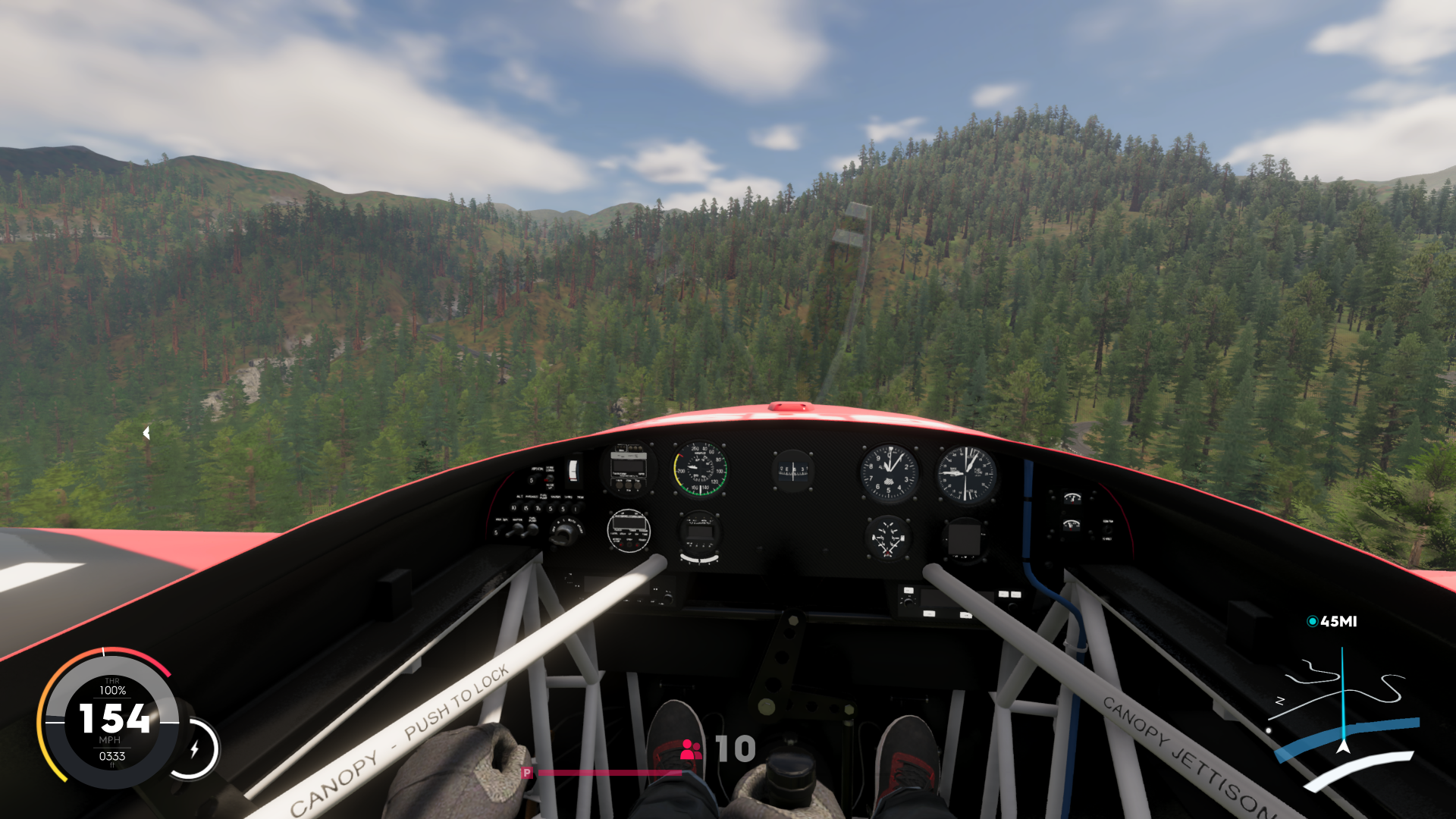Click the airspeed indicator gauge

pos(700,469)
